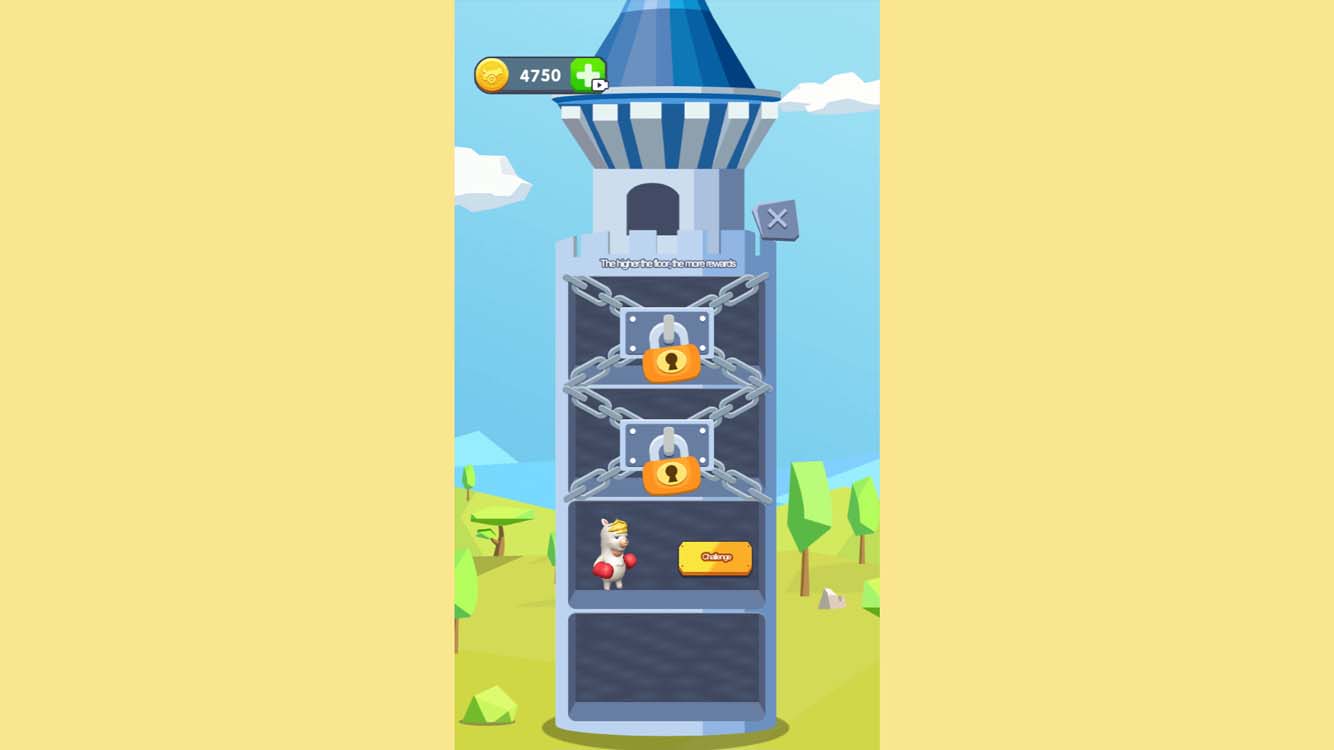Tap the padlock on the second locked floor
Screen dimensions: 1334x750
click(668, 472)
